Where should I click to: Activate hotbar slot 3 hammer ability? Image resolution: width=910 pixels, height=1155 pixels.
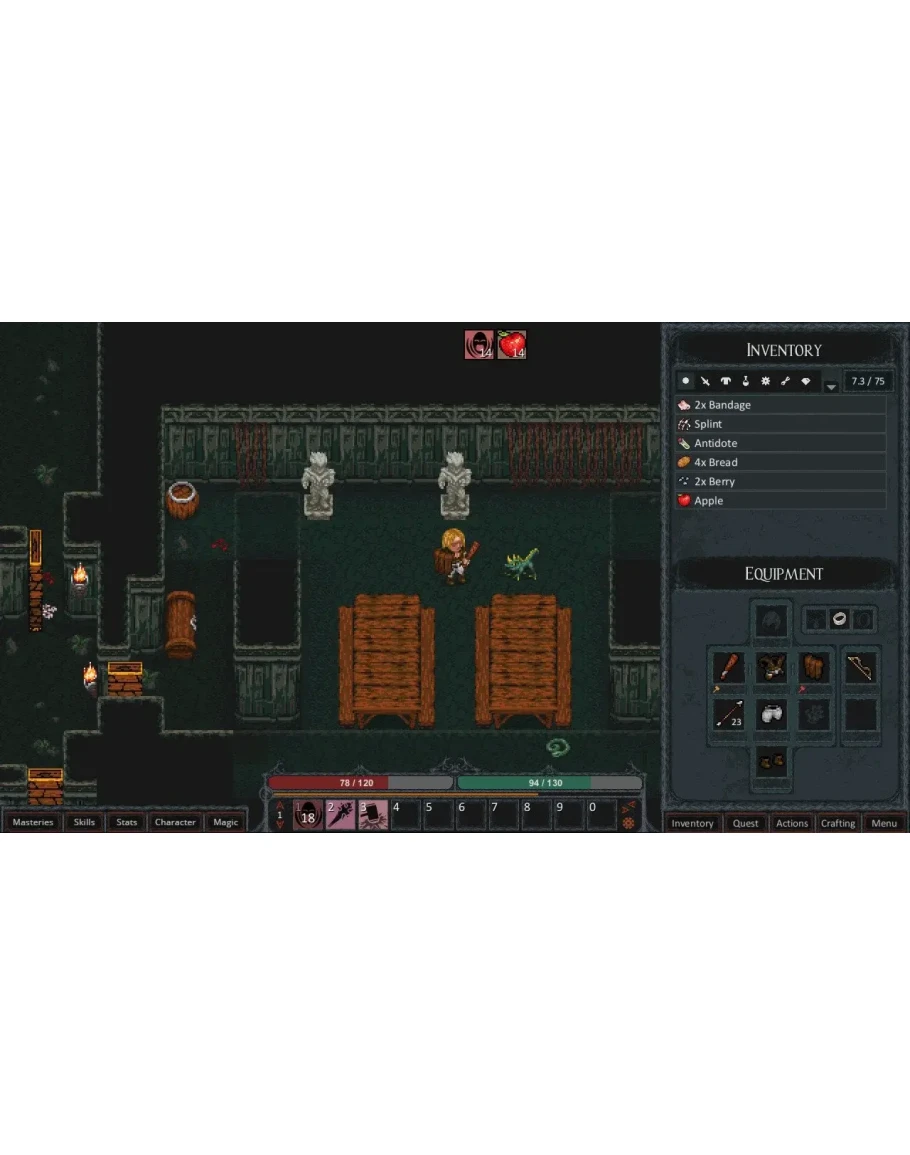(373, 815)
